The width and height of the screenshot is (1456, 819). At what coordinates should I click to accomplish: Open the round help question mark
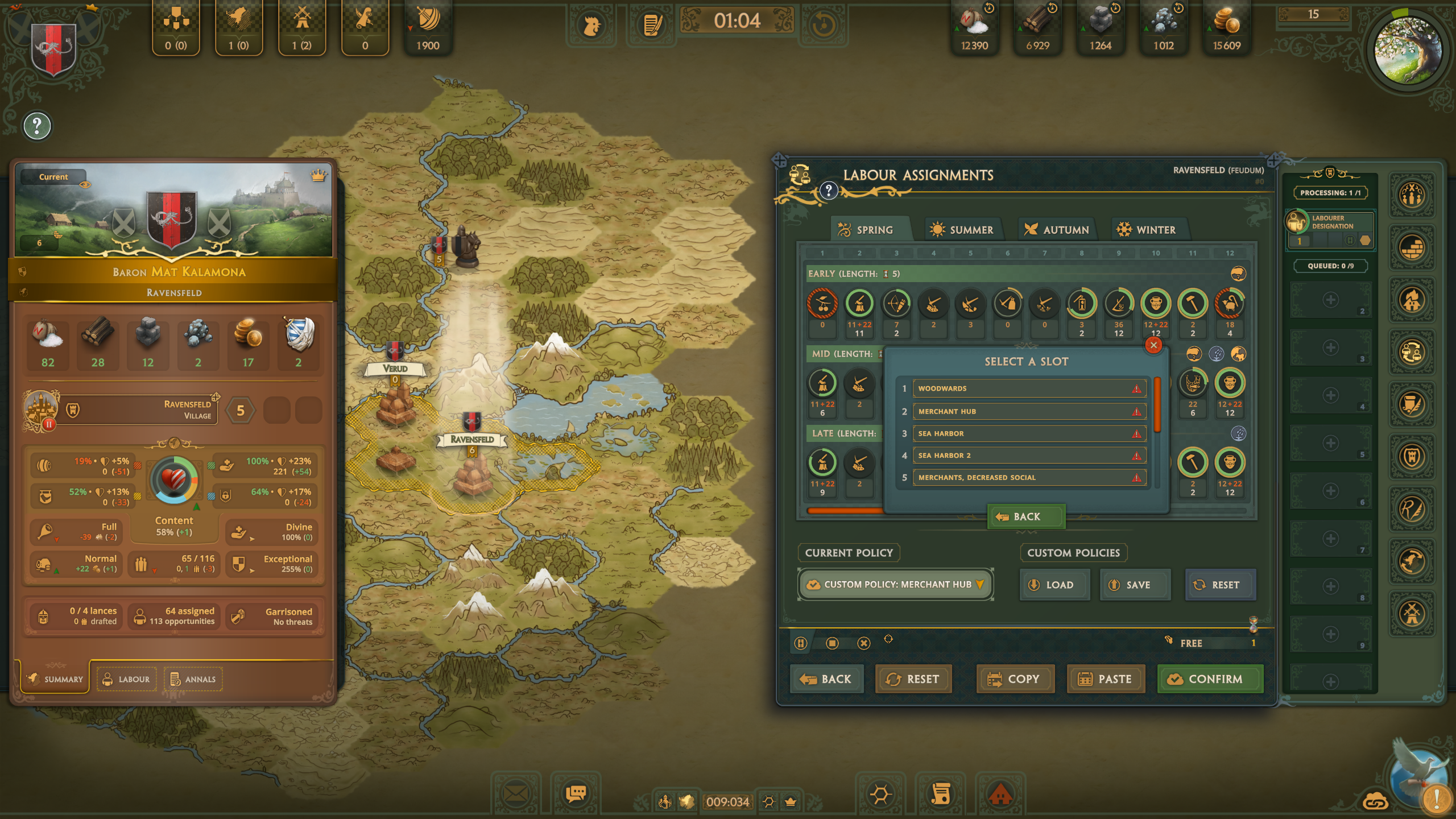(x=37, y=126)
